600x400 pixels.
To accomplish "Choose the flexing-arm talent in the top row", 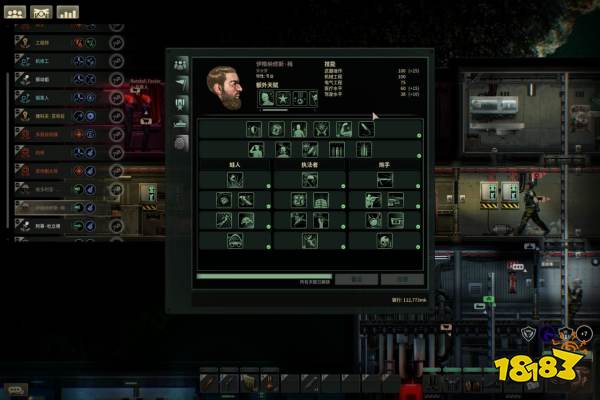I will click(343, 128).
